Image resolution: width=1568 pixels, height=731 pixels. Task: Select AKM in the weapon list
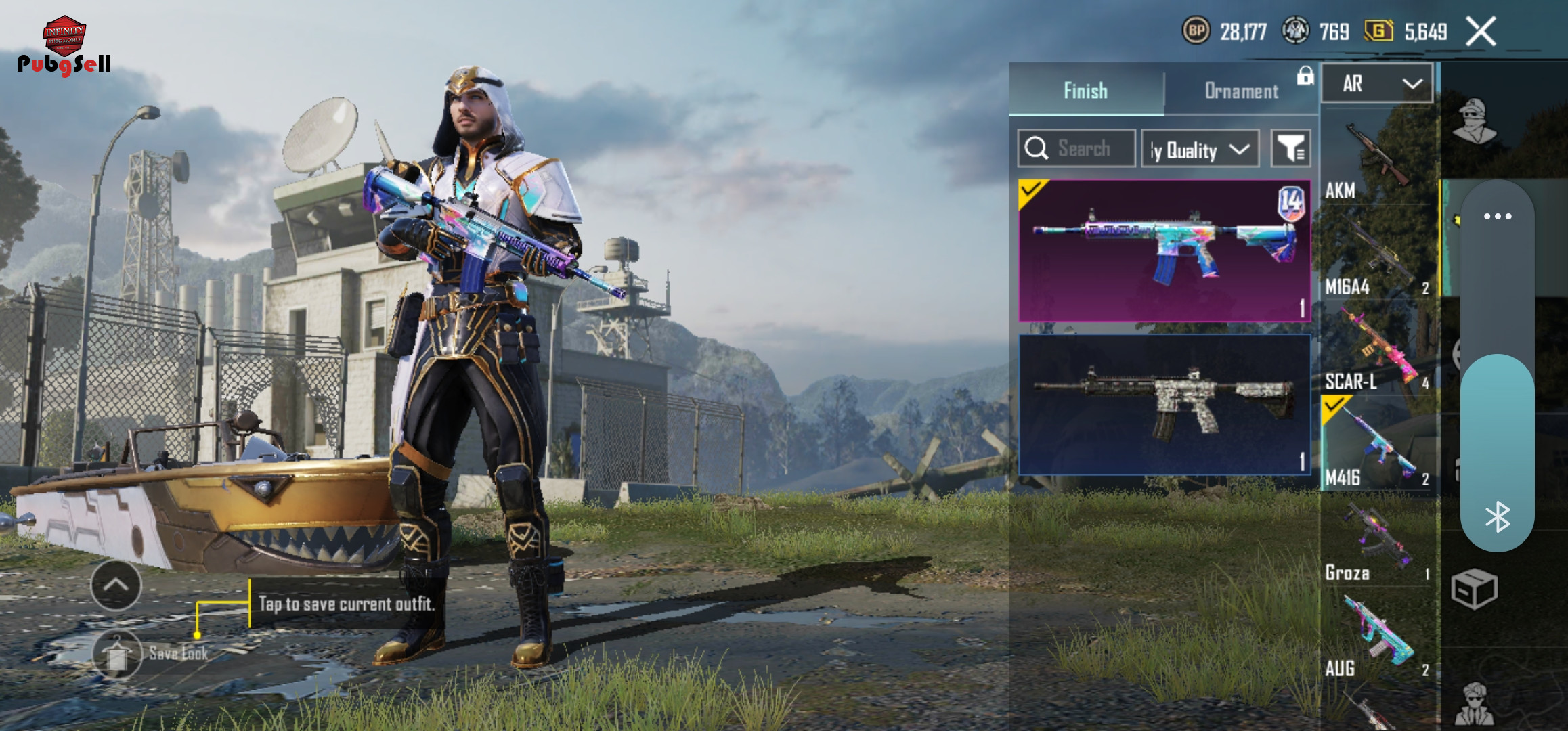pyautogui.click(x=1377, y=162)
